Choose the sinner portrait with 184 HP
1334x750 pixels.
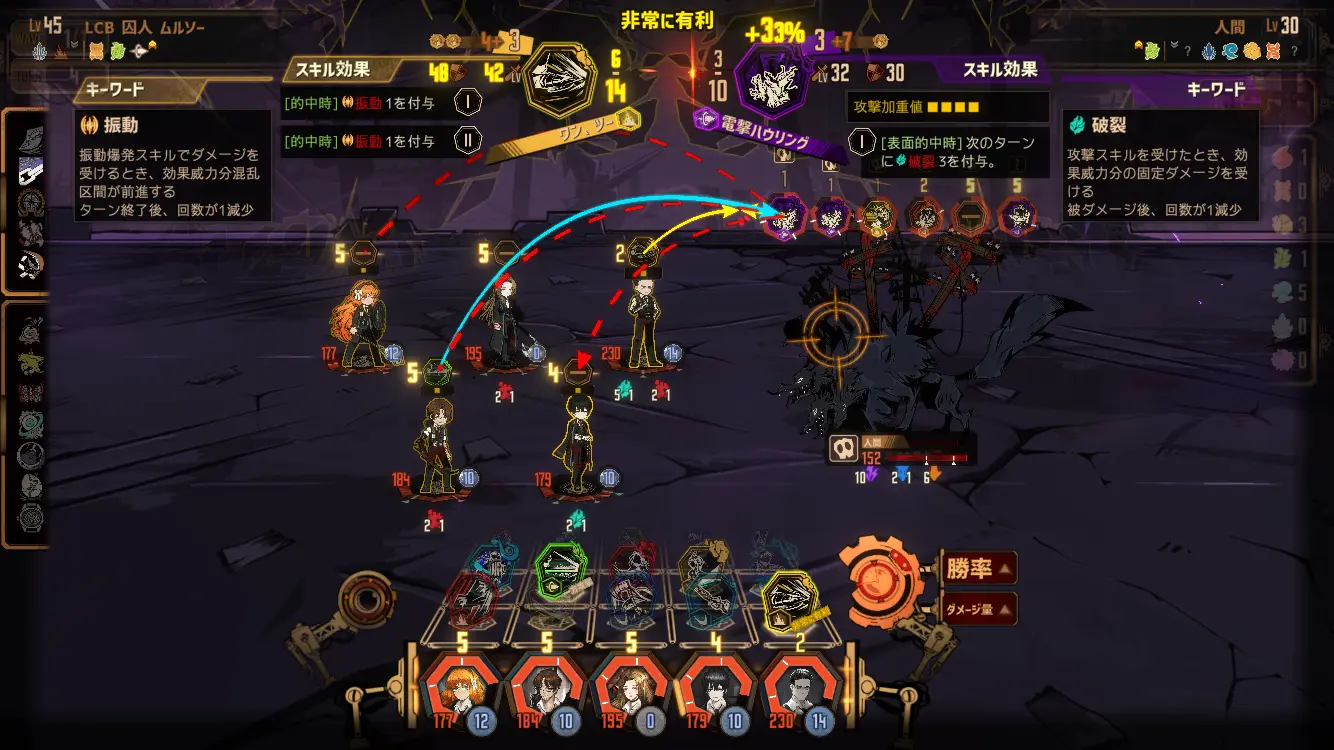pyautogui.click(x=546, y=691)
